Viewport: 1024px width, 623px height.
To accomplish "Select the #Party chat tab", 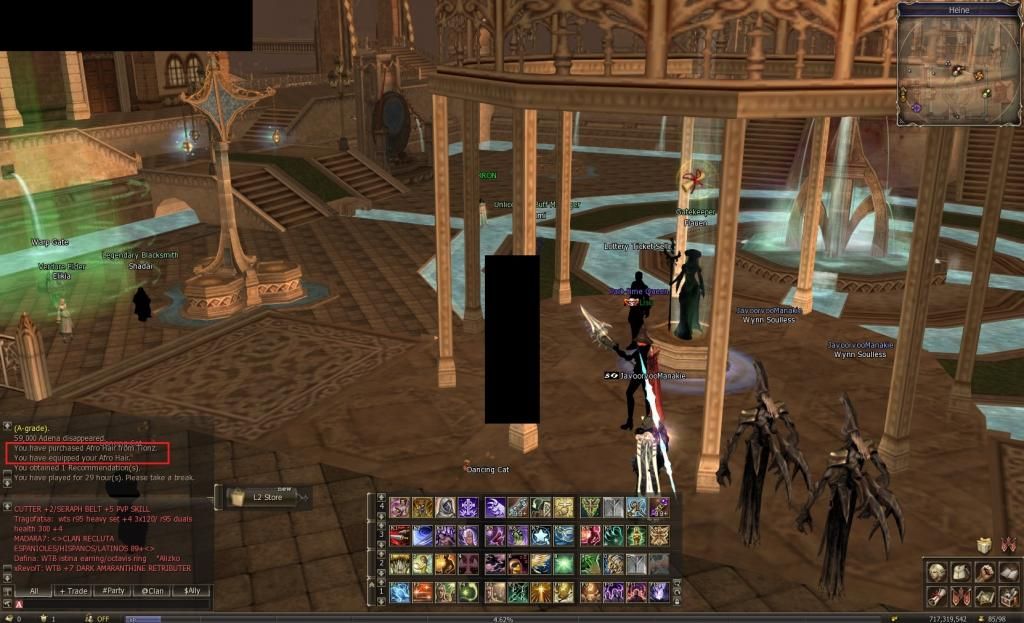I will click(112, 591).
